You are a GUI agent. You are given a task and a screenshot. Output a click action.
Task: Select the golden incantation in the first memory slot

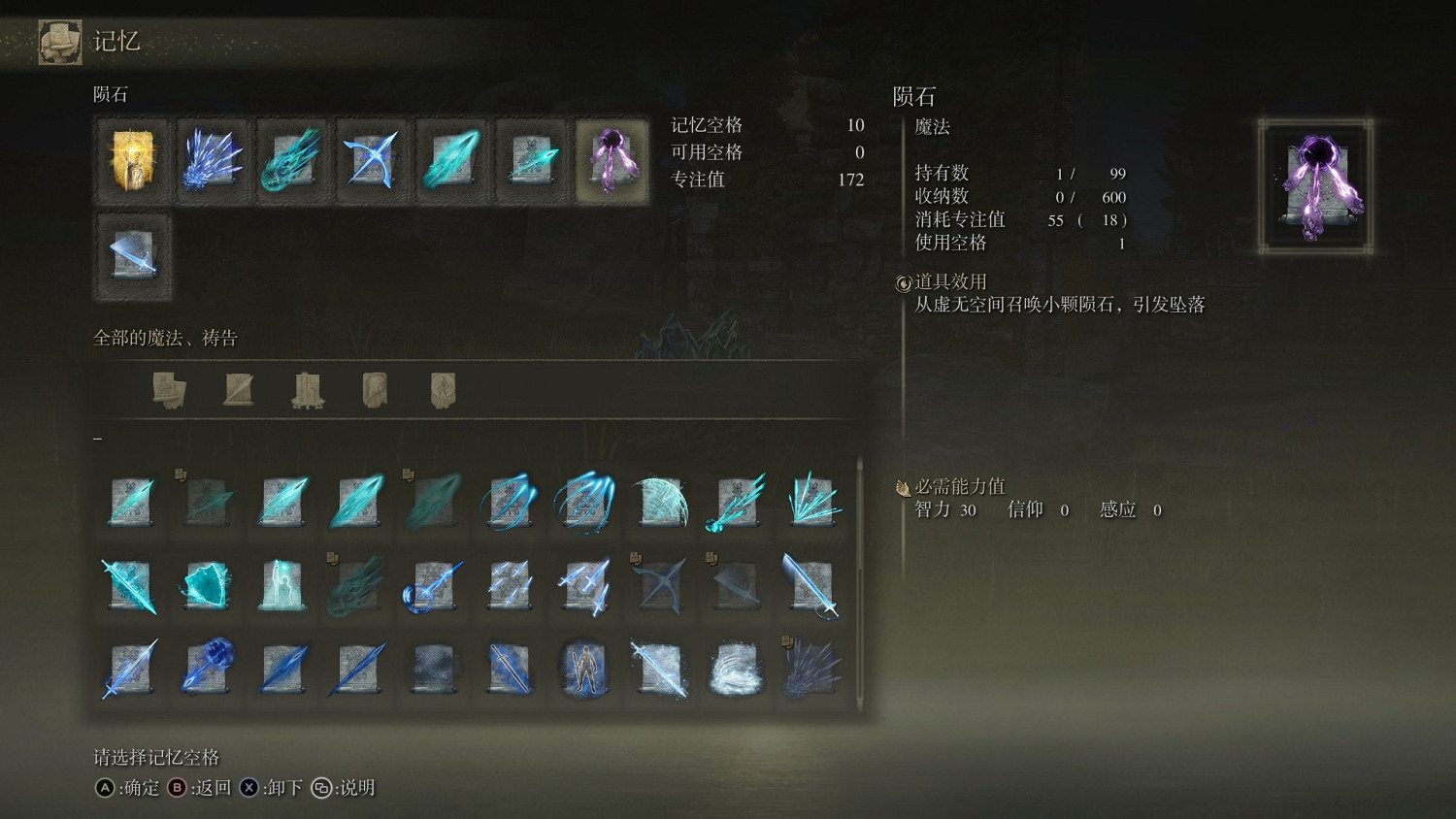132,160
